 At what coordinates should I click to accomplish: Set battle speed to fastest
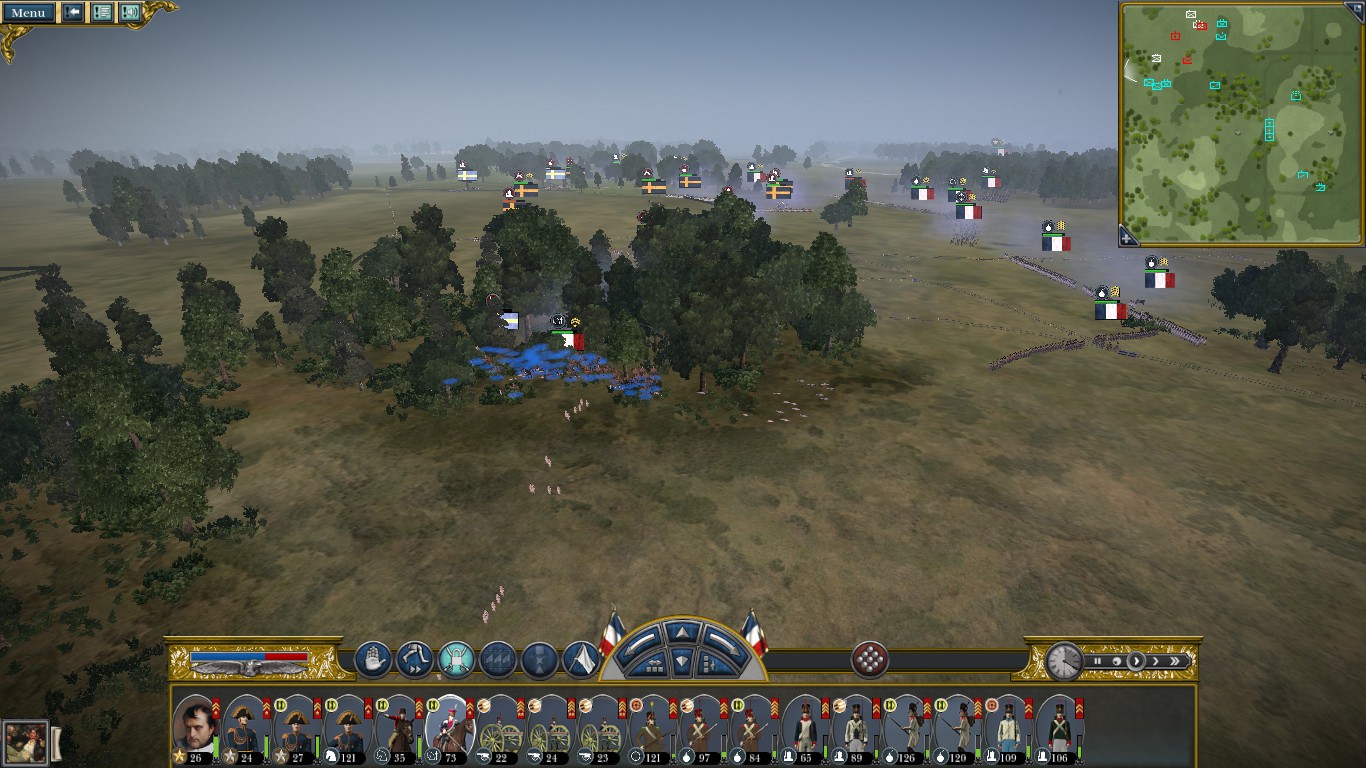[1175, 661]
